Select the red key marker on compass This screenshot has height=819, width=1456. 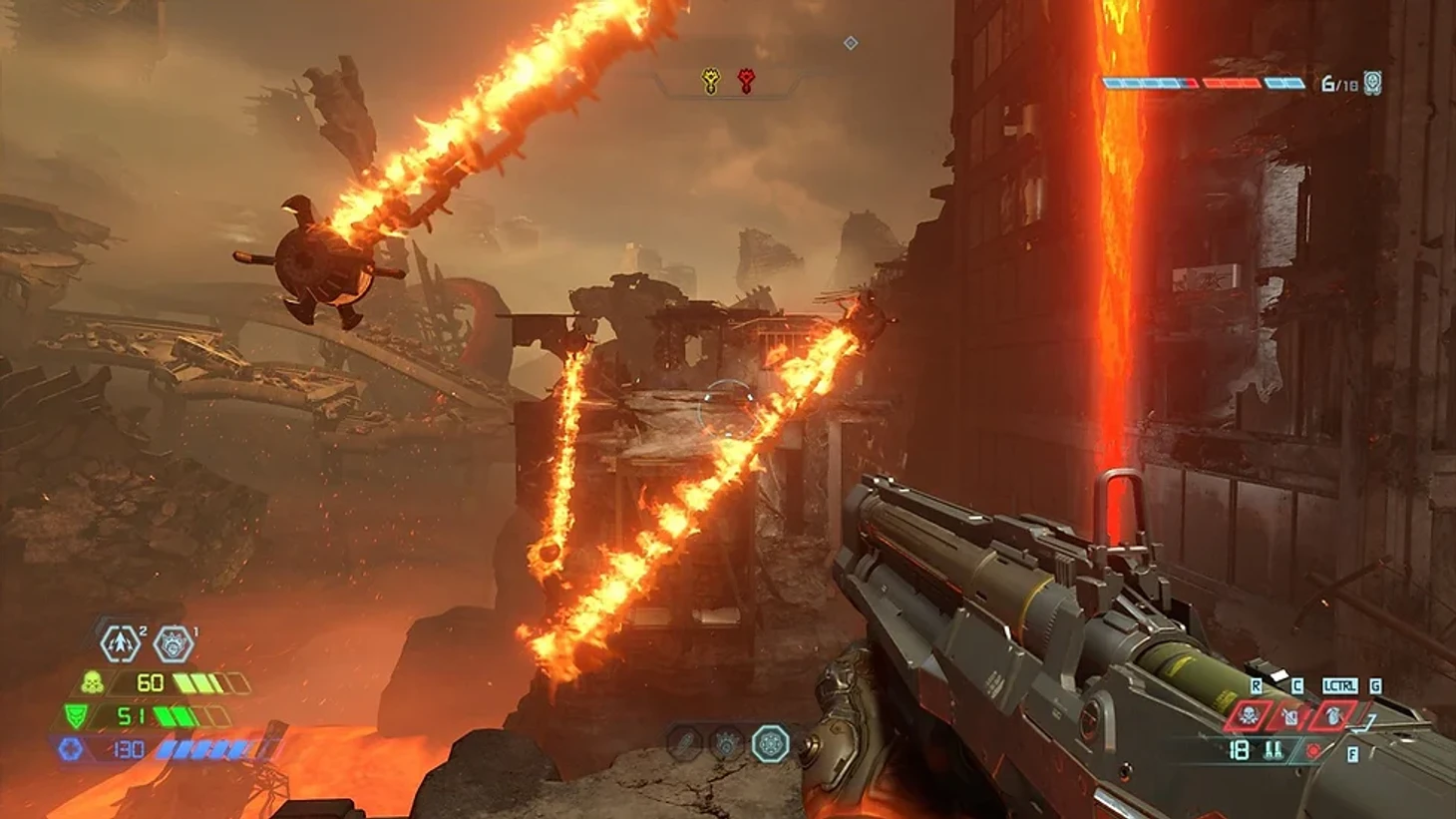(745, 82)
